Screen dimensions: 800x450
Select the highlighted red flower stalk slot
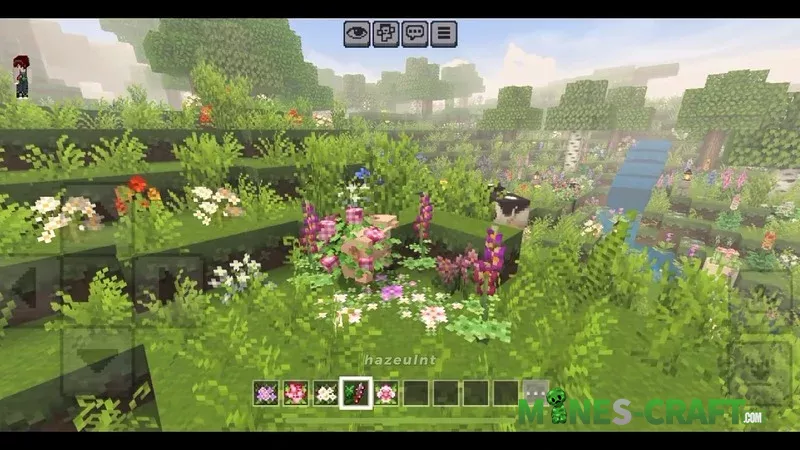pyautogui.click(x=356, y=393)
